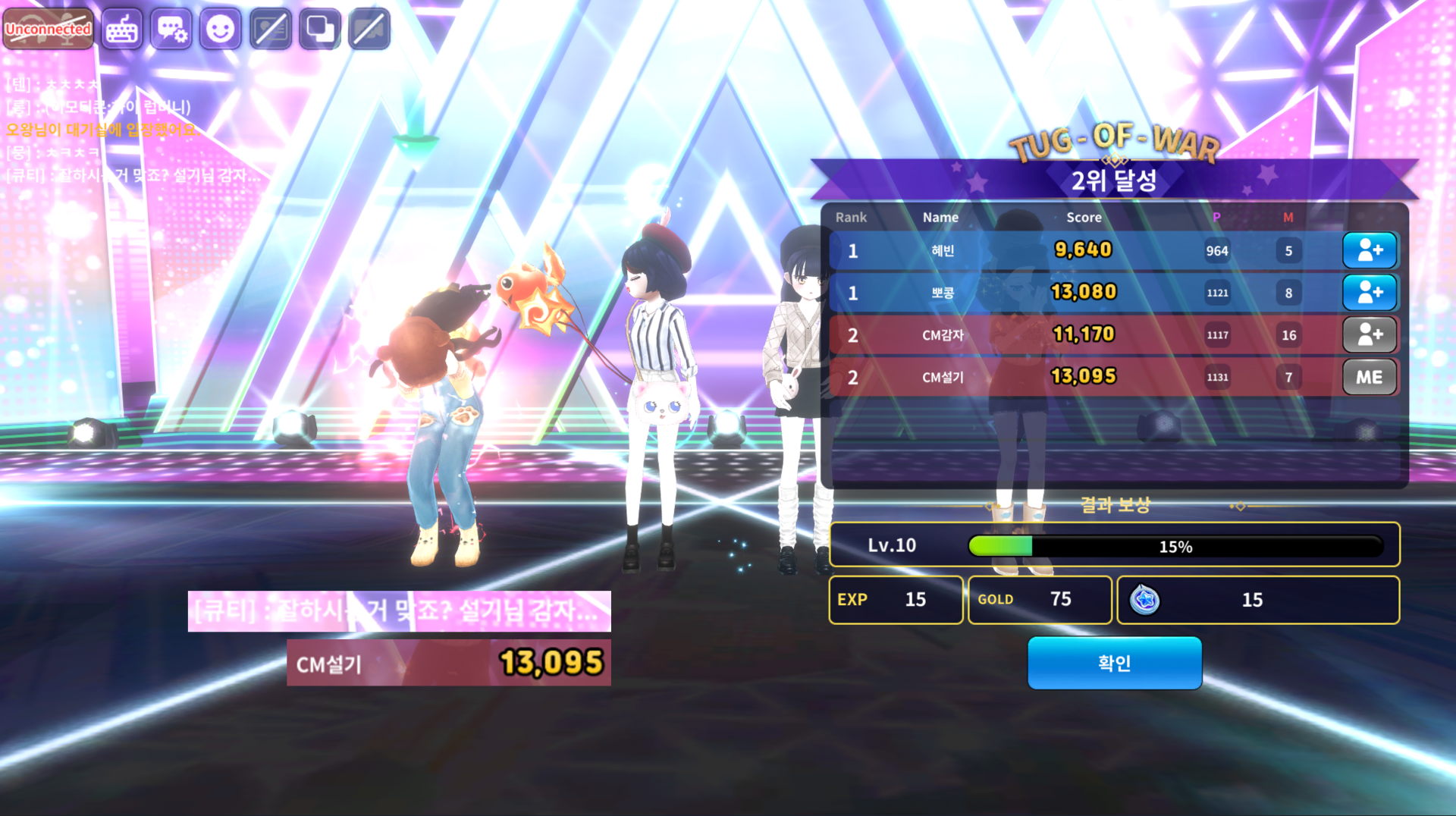Open chat settings speech bubble icon
The height and width of the screenshot is (816, 1456).
(171, 30)
